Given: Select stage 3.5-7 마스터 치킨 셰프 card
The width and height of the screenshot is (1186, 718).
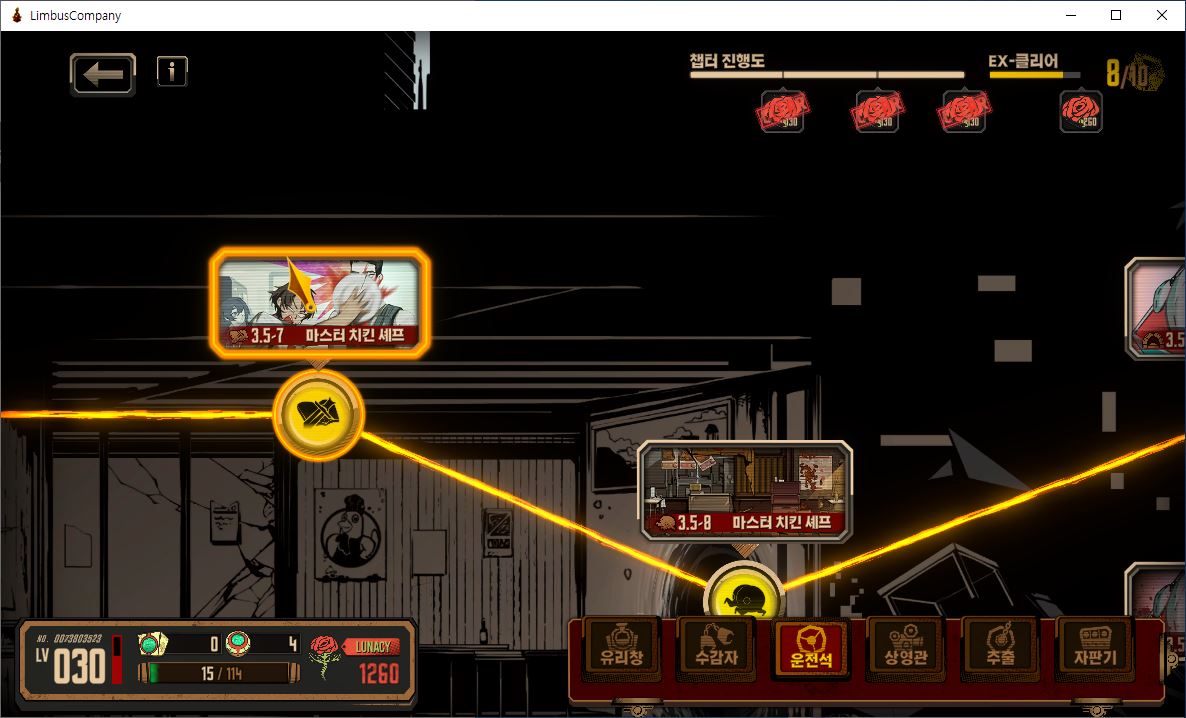Looking at the screenshot, I should 320,301.
